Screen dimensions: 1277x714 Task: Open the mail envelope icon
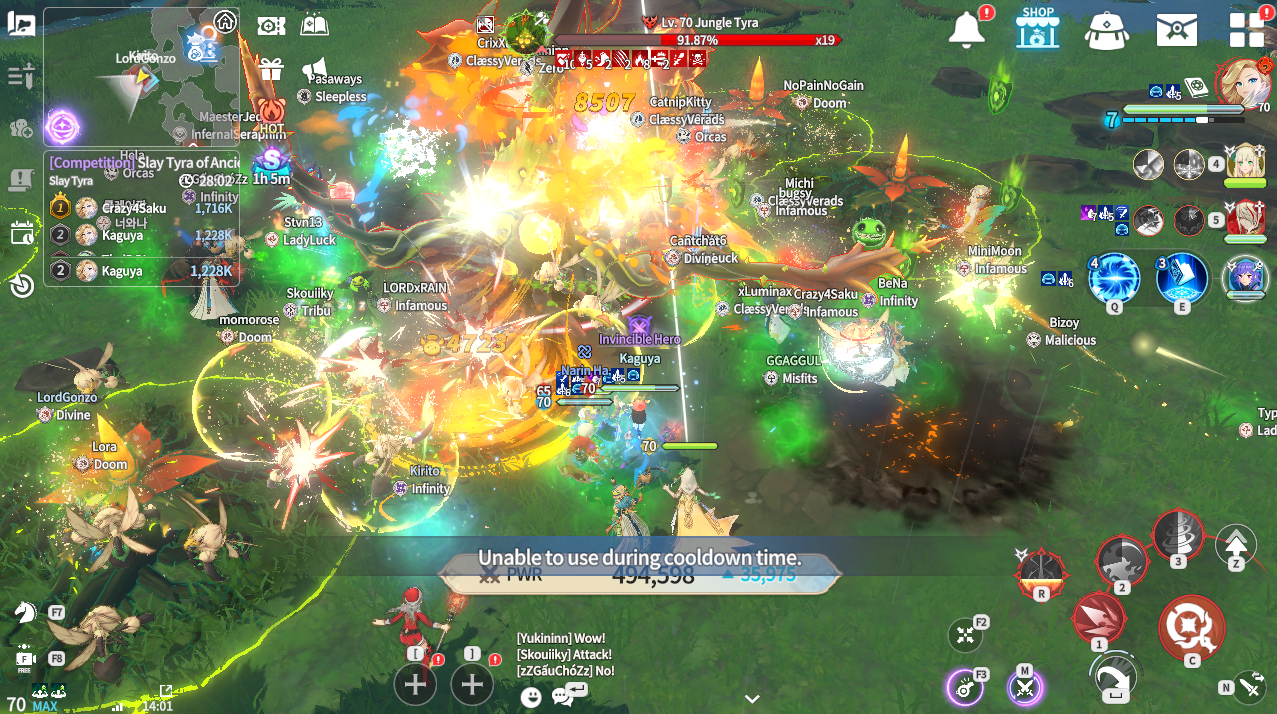click(1177, 30)
